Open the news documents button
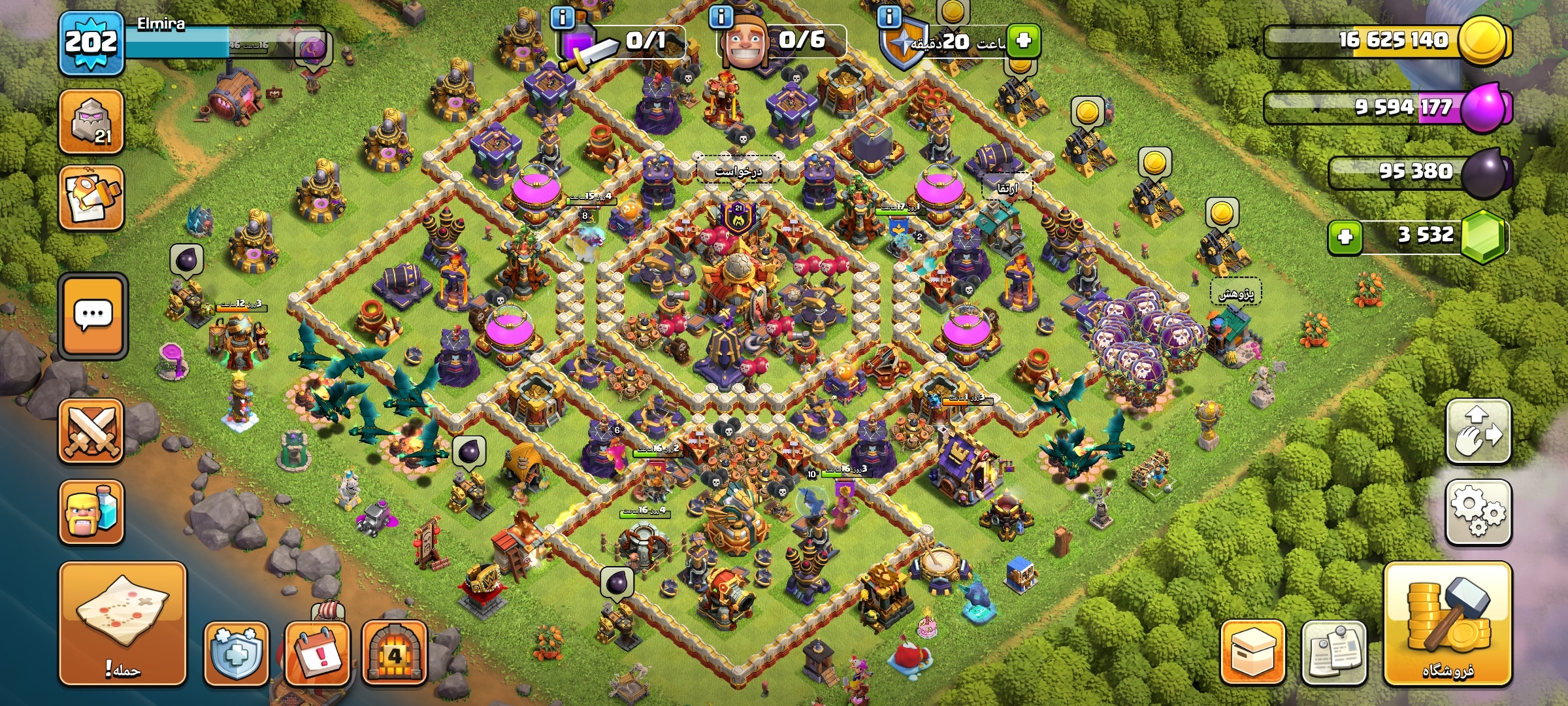 point(1333,653)
